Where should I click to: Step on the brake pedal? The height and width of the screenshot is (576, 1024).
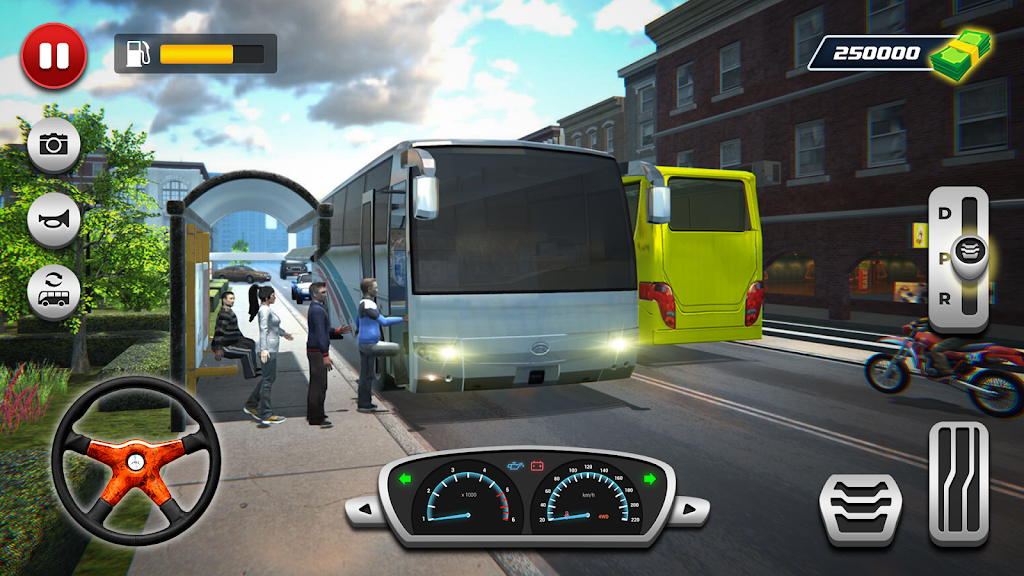tap(860, 498)
